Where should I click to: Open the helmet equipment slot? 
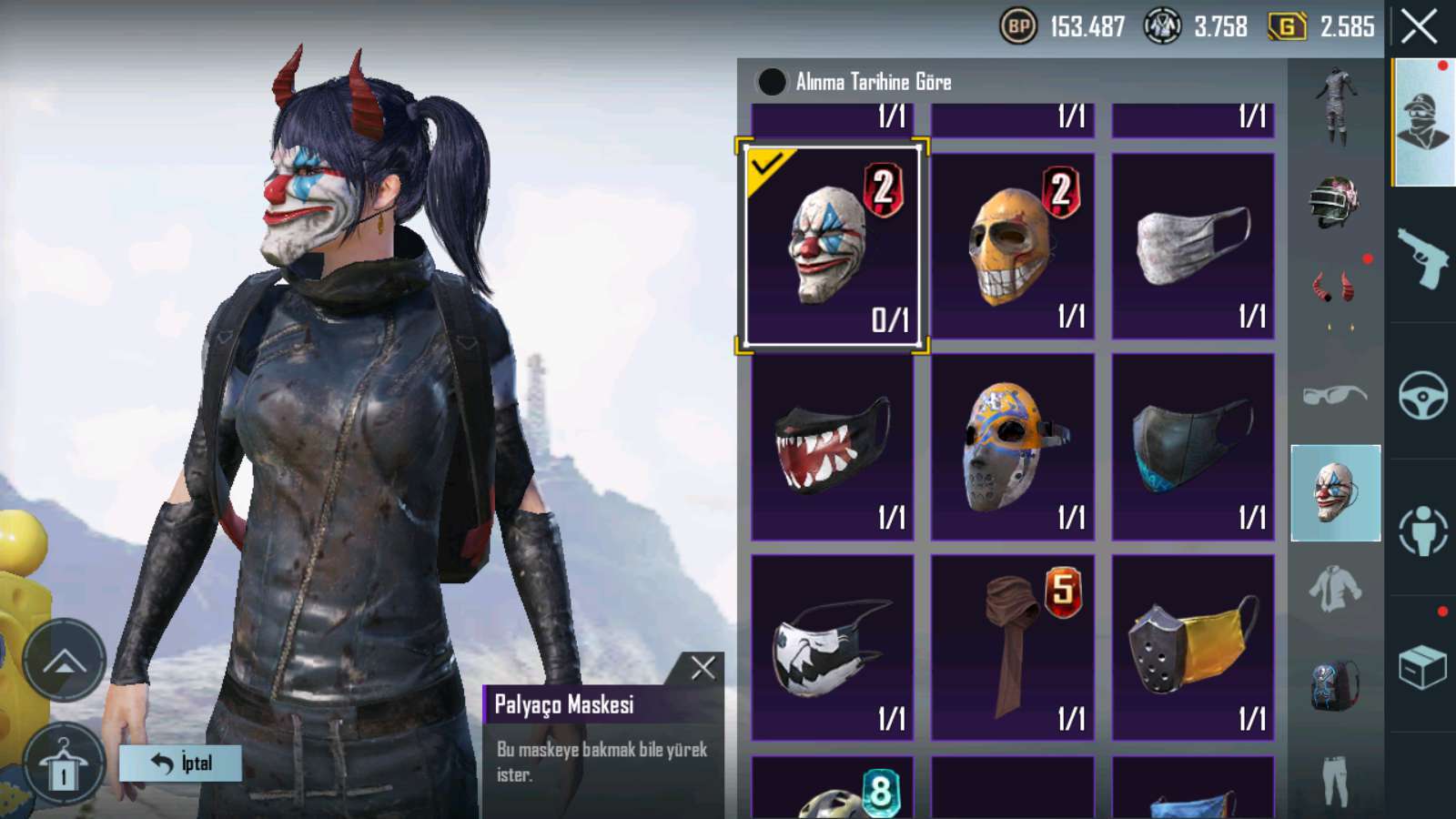(1334, 201)
